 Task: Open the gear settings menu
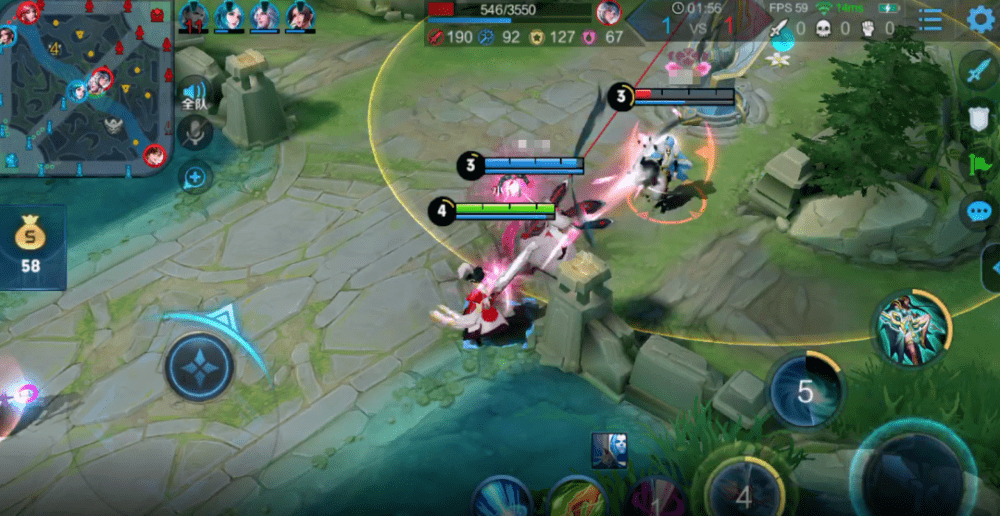click(981, 19)
